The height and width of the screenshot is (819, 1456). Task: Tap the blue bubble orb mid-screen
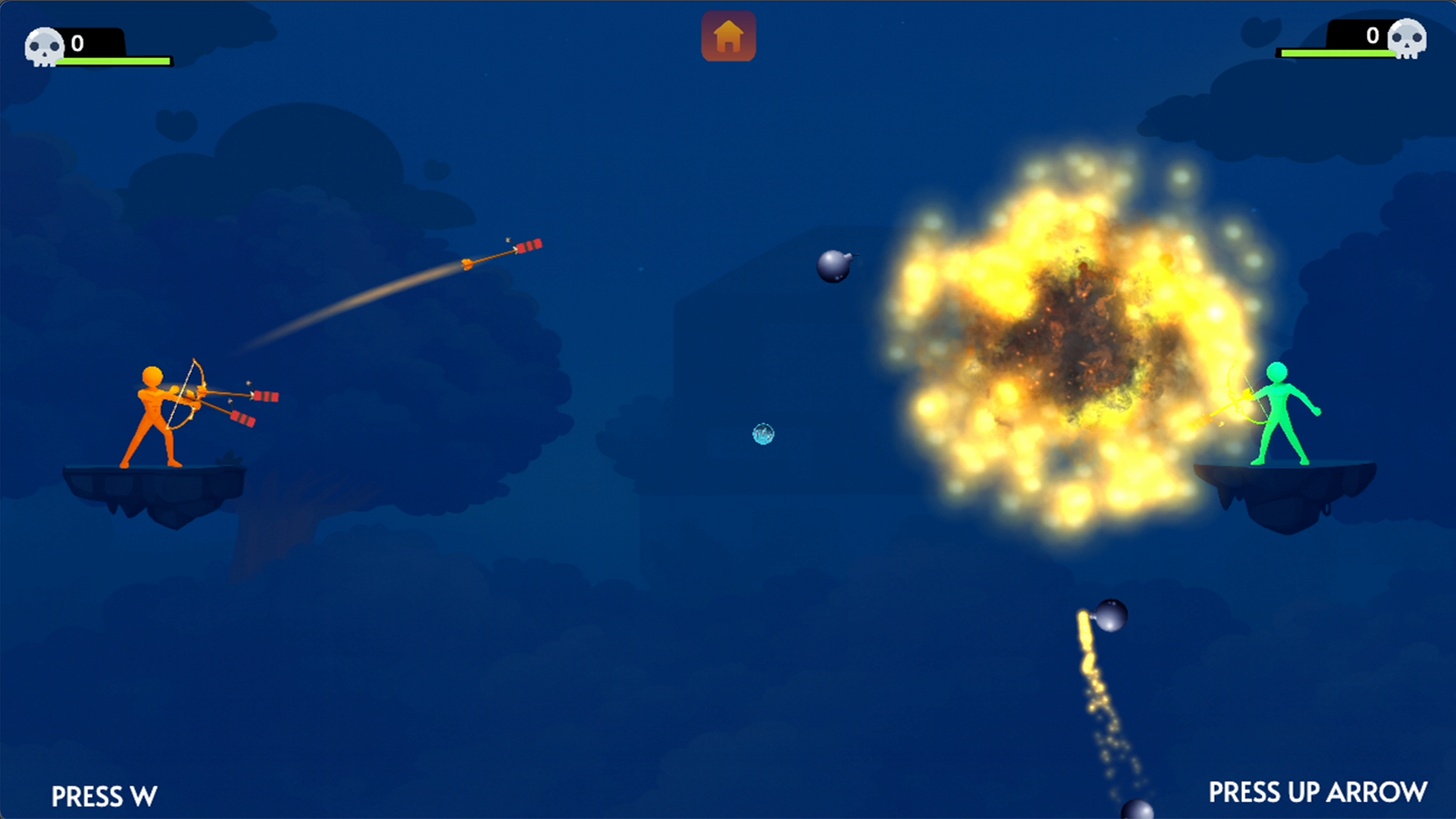coord(762,435)
